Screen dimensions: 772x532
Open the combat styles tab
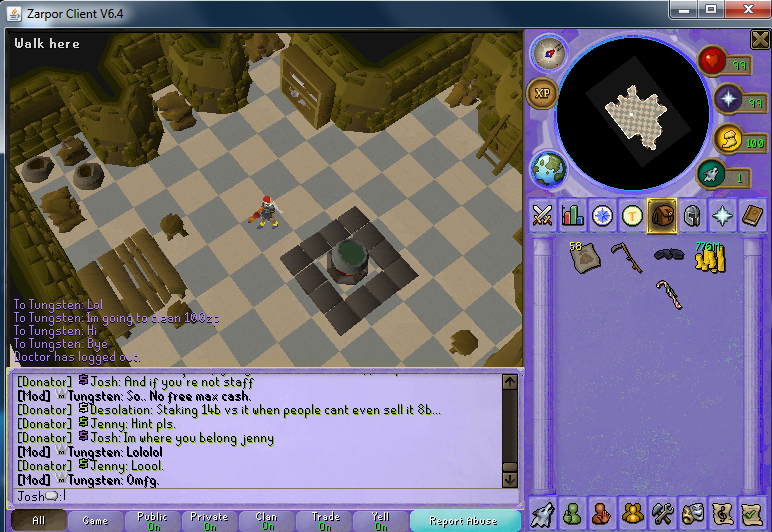pyautogui.click(x=543, y=215)
